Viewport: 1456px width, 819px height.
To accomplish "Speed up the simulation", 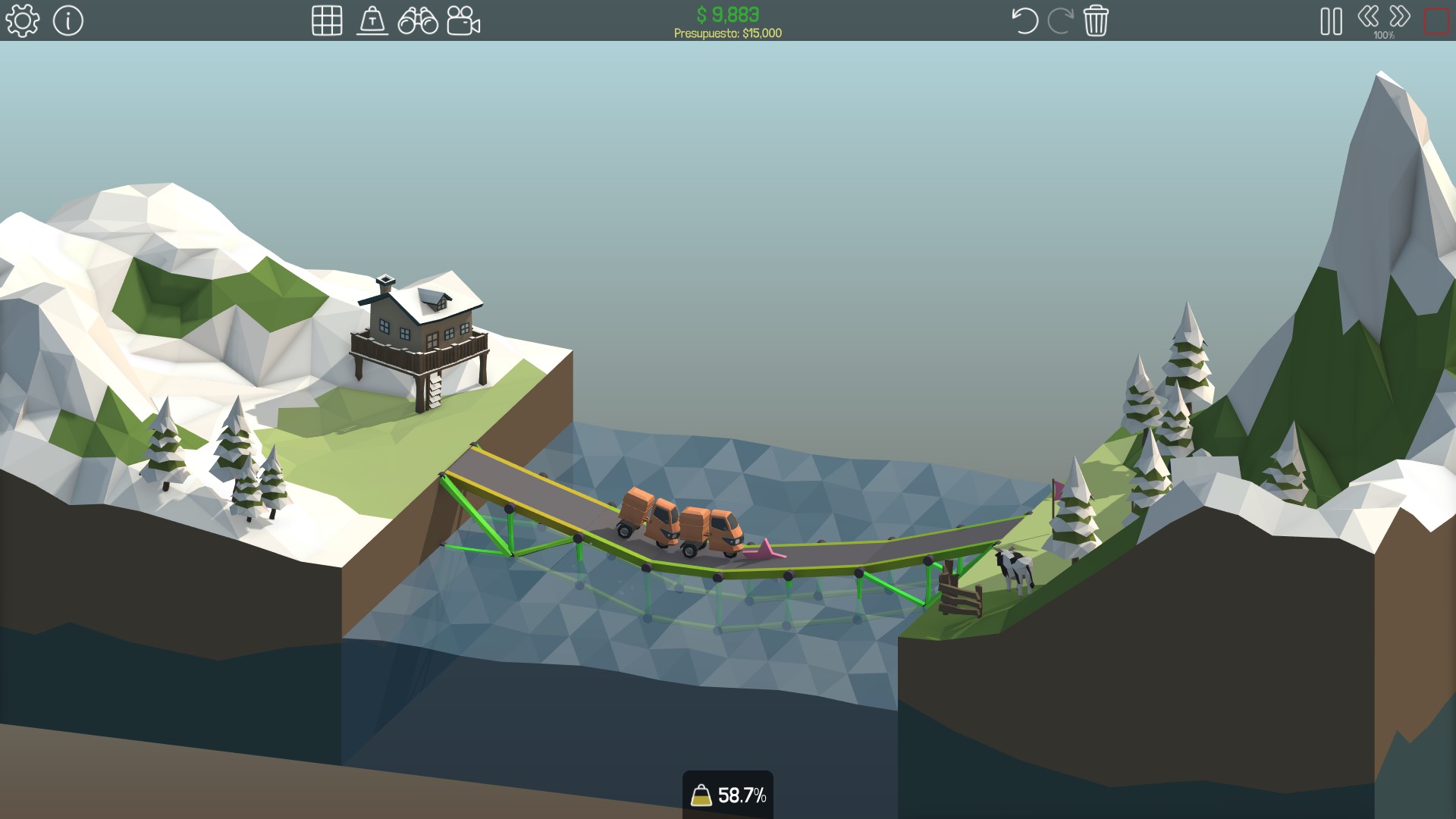I will click(1400, 16).
